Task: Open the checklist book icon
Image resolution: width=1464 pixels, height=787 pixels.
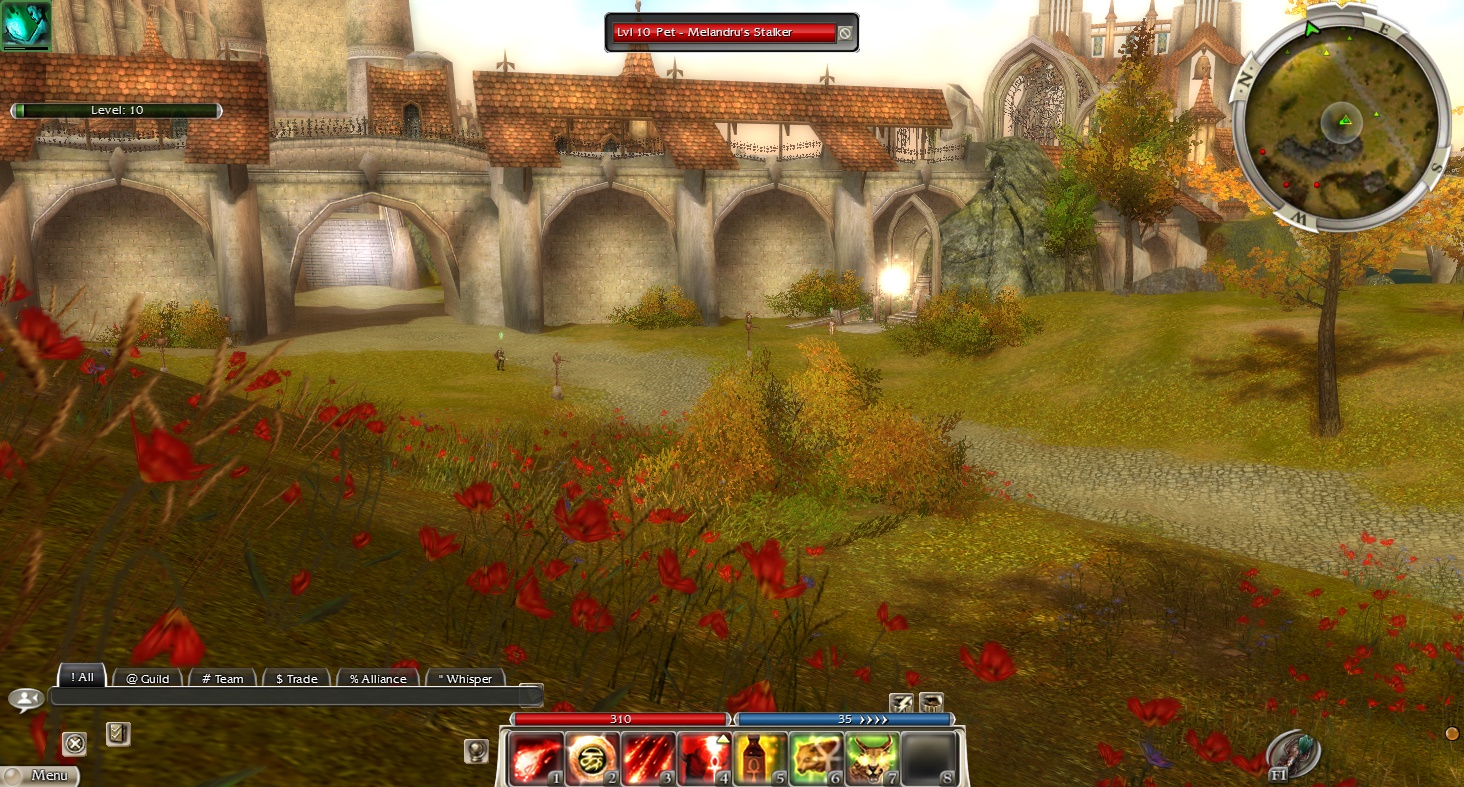Action: (117, 735)
